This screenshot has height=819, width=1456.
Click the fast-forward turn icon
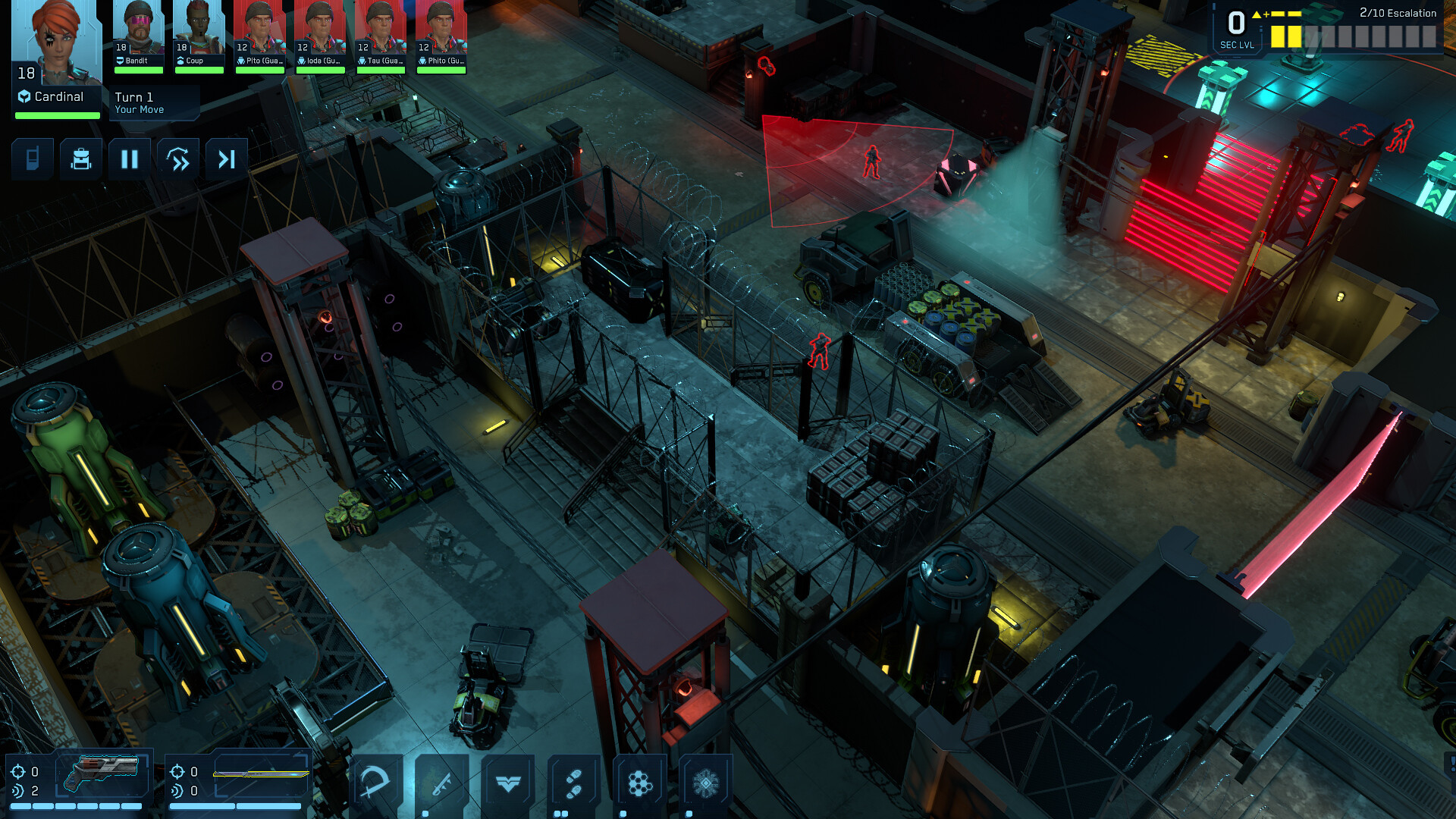(x=177, y=158)
